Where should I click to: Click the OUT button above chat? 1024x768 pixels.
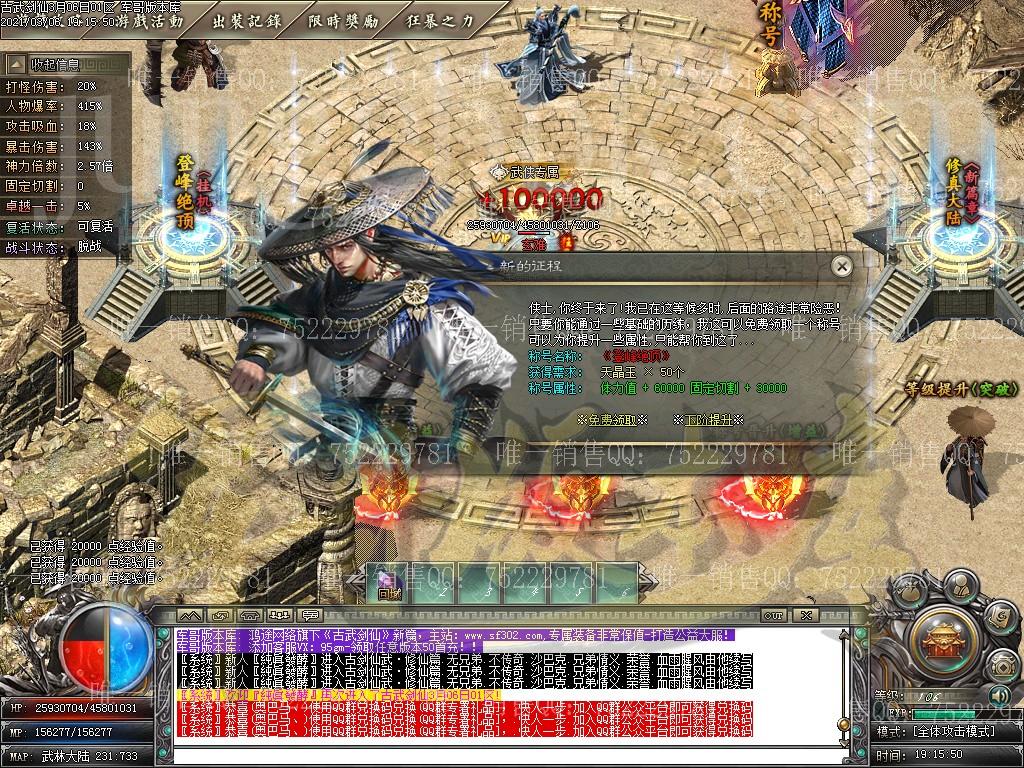tap(772, 614)
